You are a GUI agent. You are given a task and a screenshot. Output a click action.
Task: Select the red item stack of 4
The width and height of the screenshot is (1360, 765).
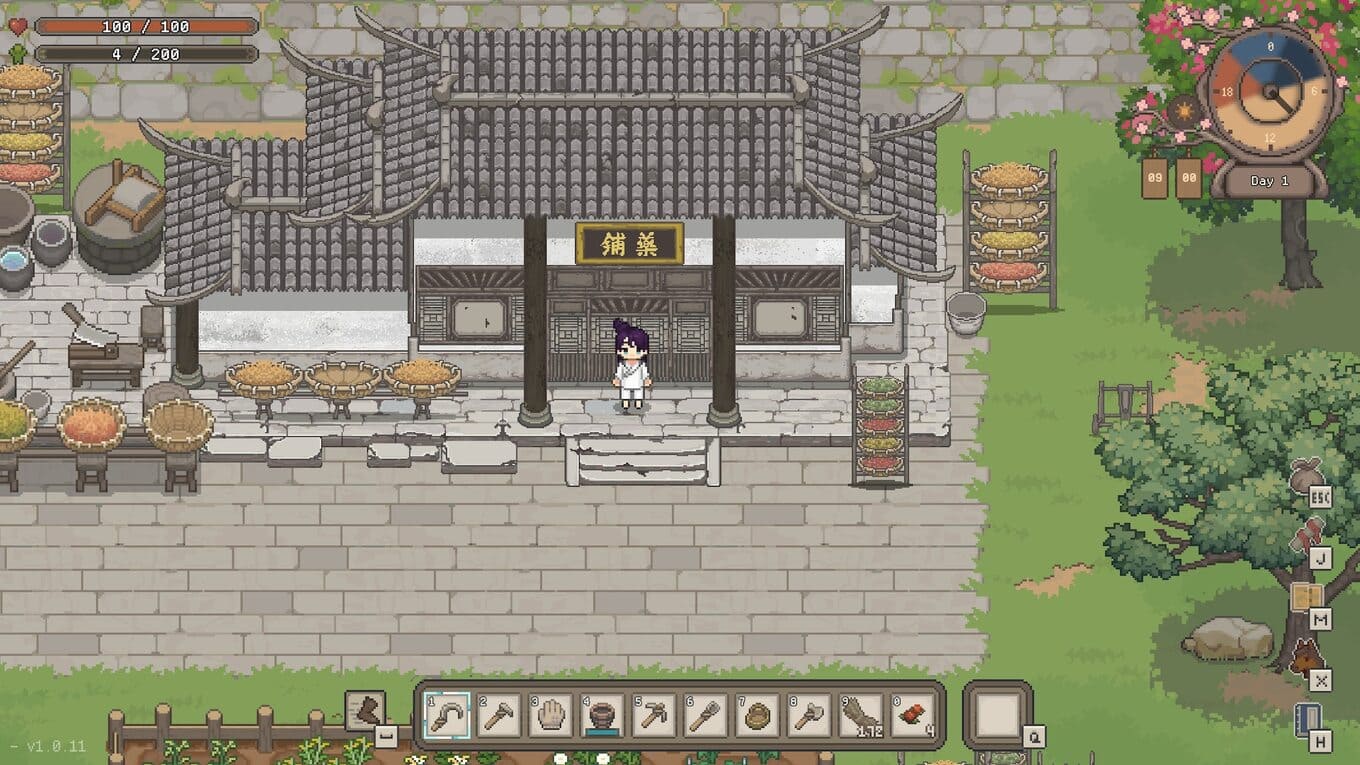pyautogui.click(x=913, y=715)
